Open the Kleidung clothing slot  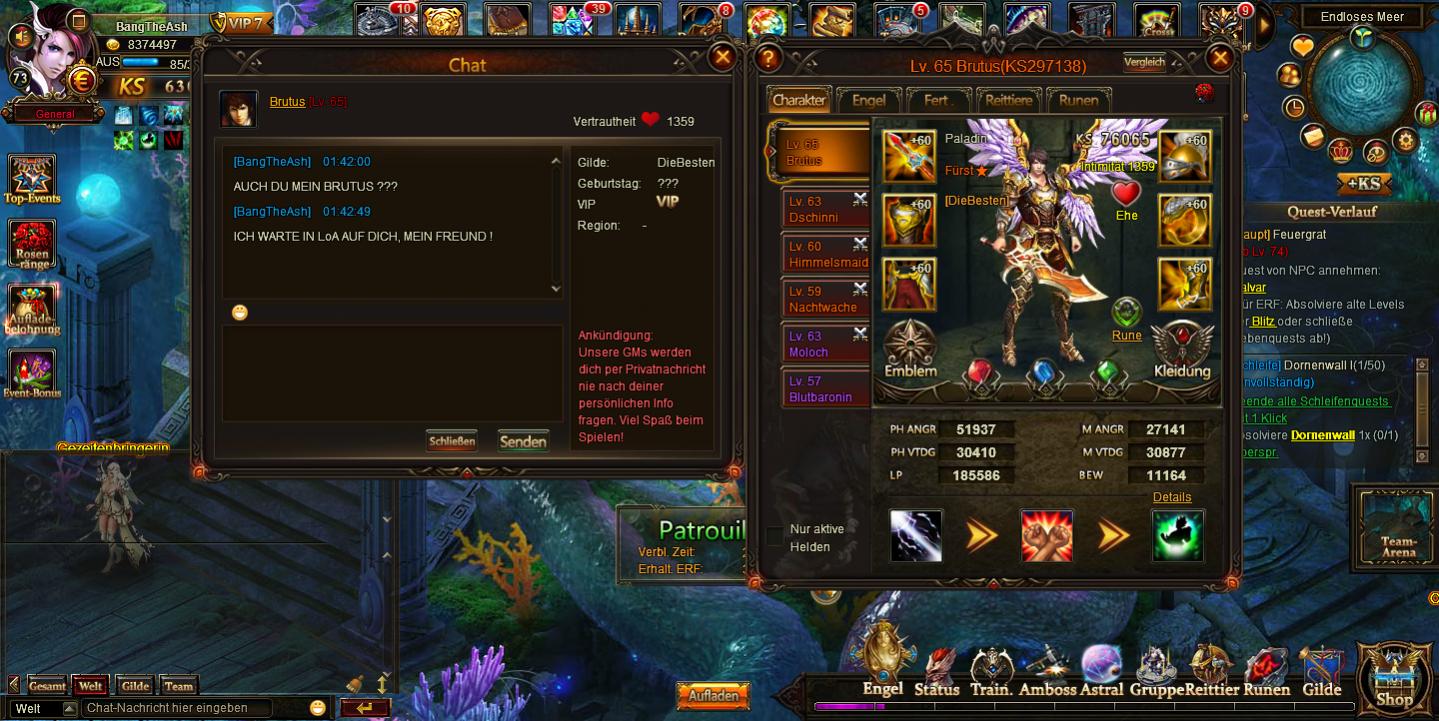(x=1182, y=349)
